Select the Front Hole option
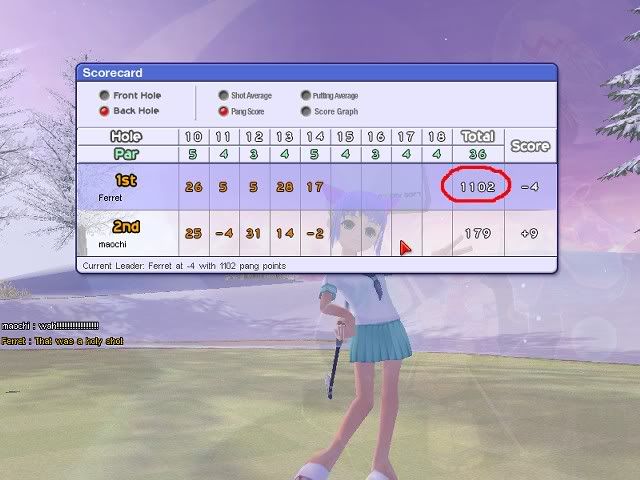This screenshot has width=640, height=480. tap(104, 96)
